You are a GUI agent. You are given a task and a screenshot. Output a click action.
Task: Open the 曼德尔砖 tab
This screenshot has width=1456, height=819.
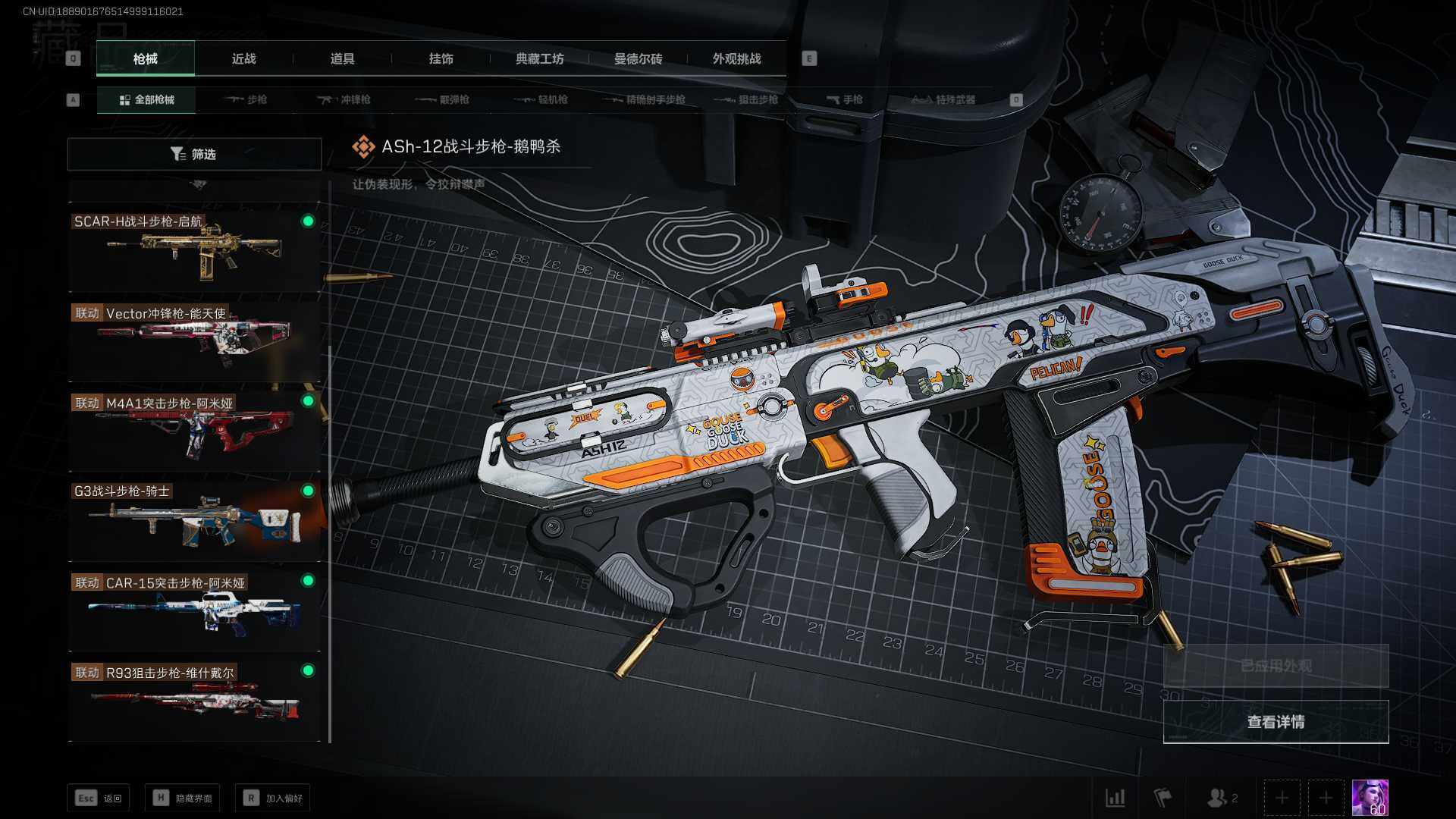[638, 58]
